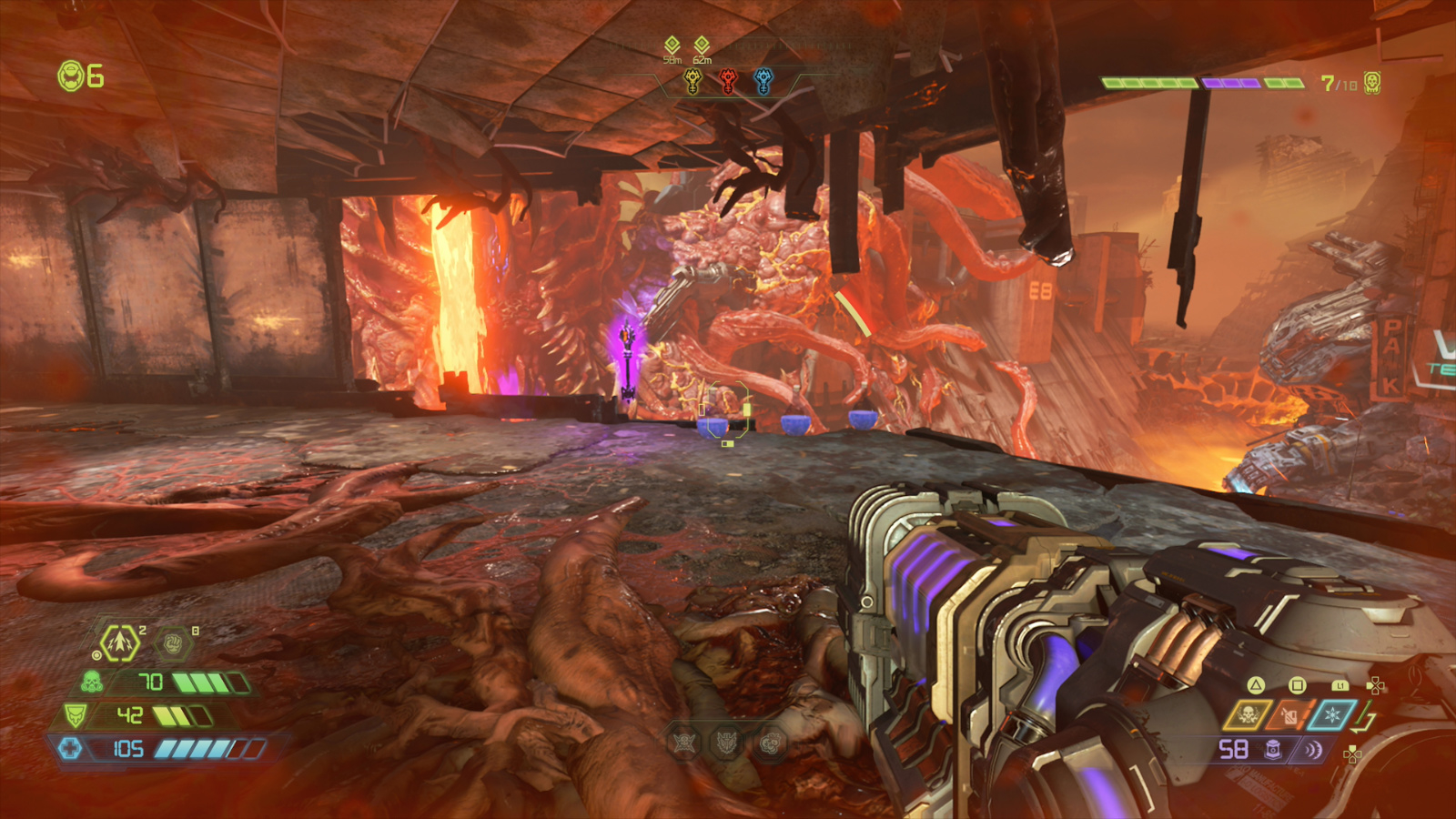Expand the equipment swap arrows beside the snowflake
The width and height of the screenshot is (1456, 819).
(x=1362, y=718)
